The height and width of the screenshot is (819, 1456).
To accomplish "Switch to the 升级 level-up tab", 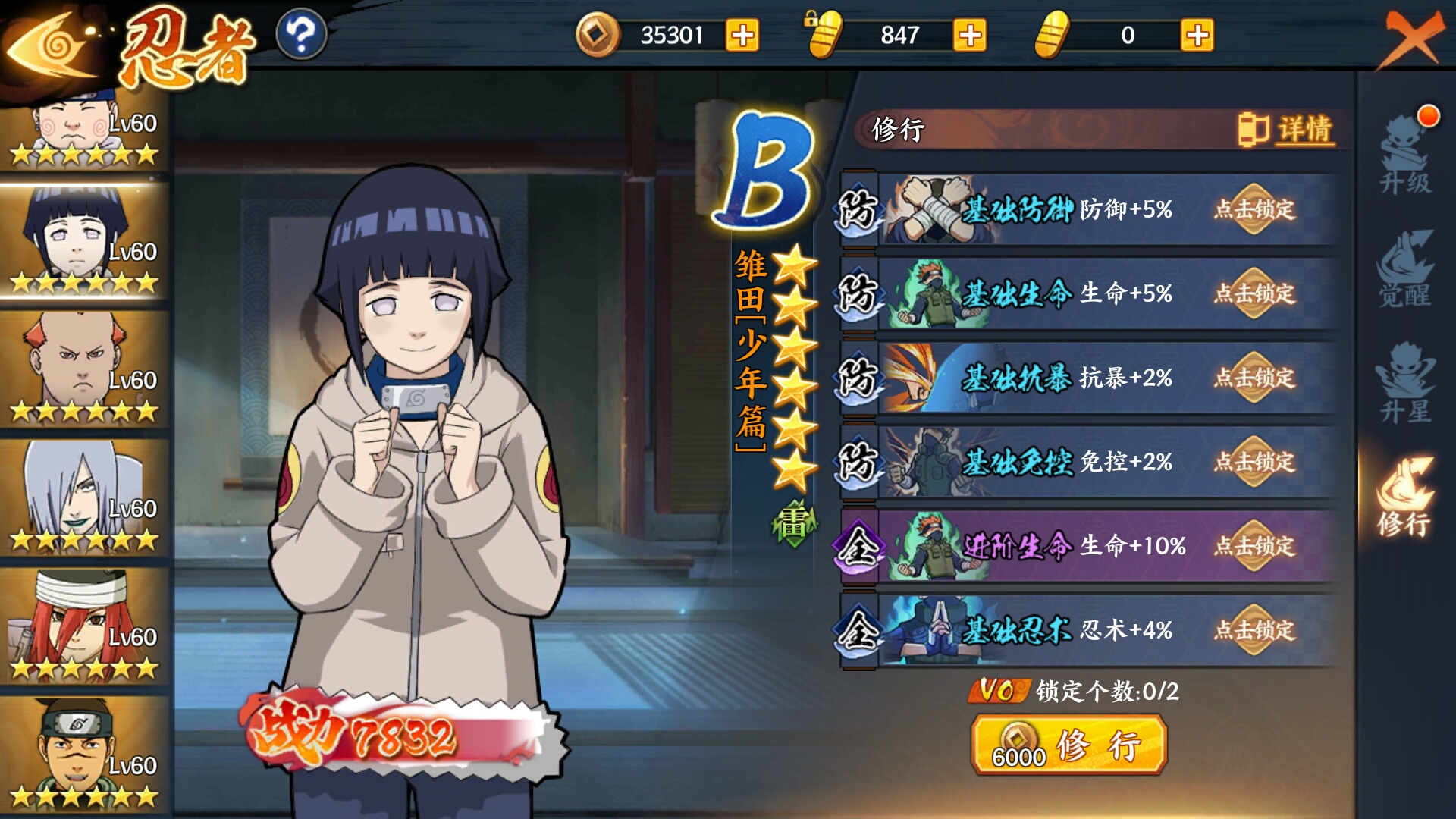I will tap(1405, 157).
